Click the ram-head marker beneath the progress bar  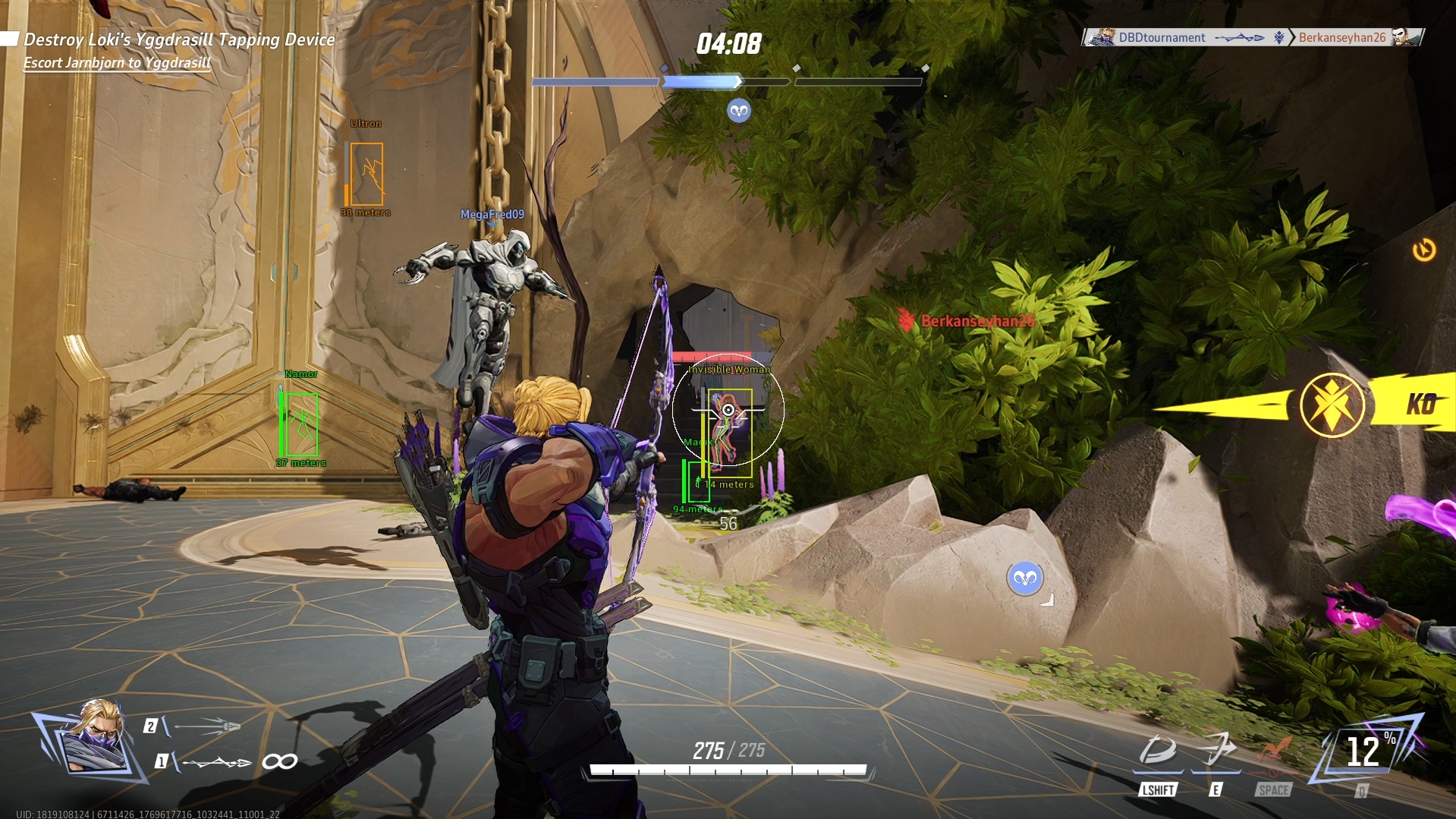(739, 112)
